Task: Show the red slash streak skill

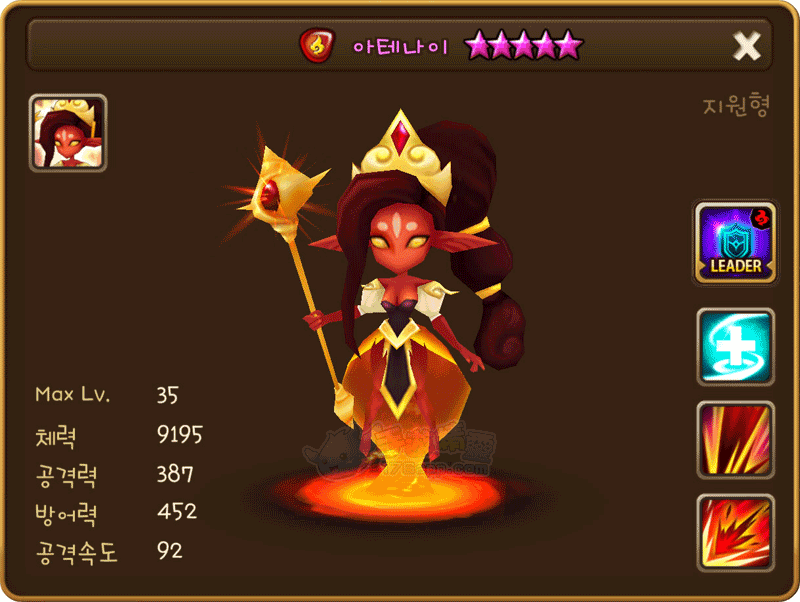Action: tap(735, 439)
